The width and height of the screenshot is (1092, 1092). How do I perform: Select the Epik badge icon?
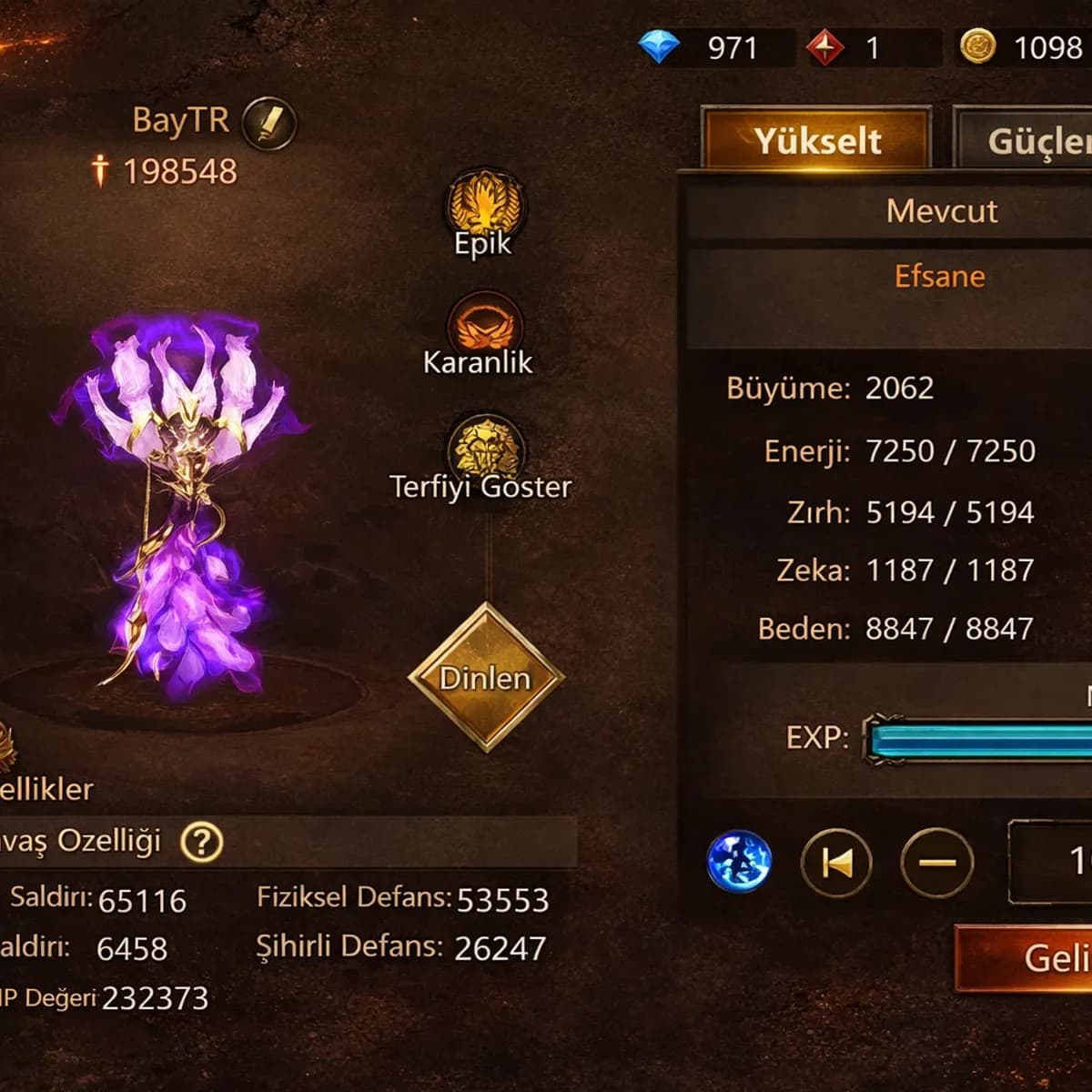click(x=484, y=205)
